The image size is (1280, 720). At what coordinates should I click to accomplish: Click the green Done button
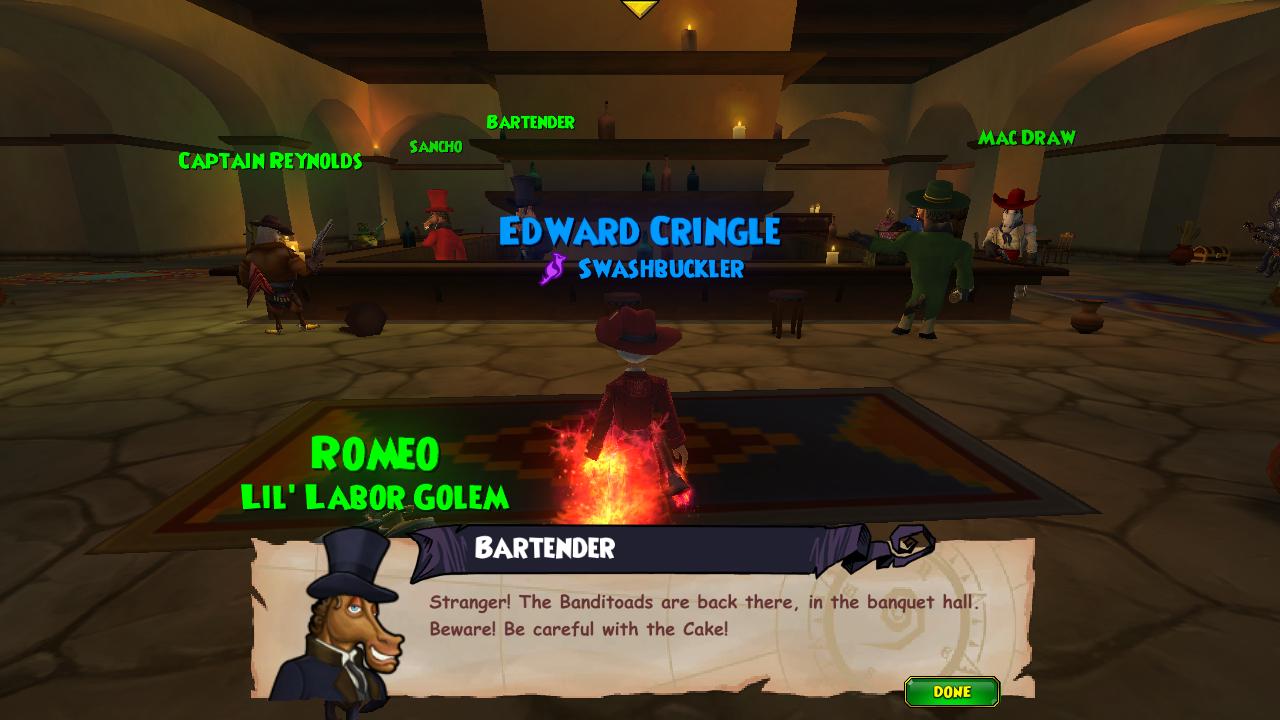(951, 692)
